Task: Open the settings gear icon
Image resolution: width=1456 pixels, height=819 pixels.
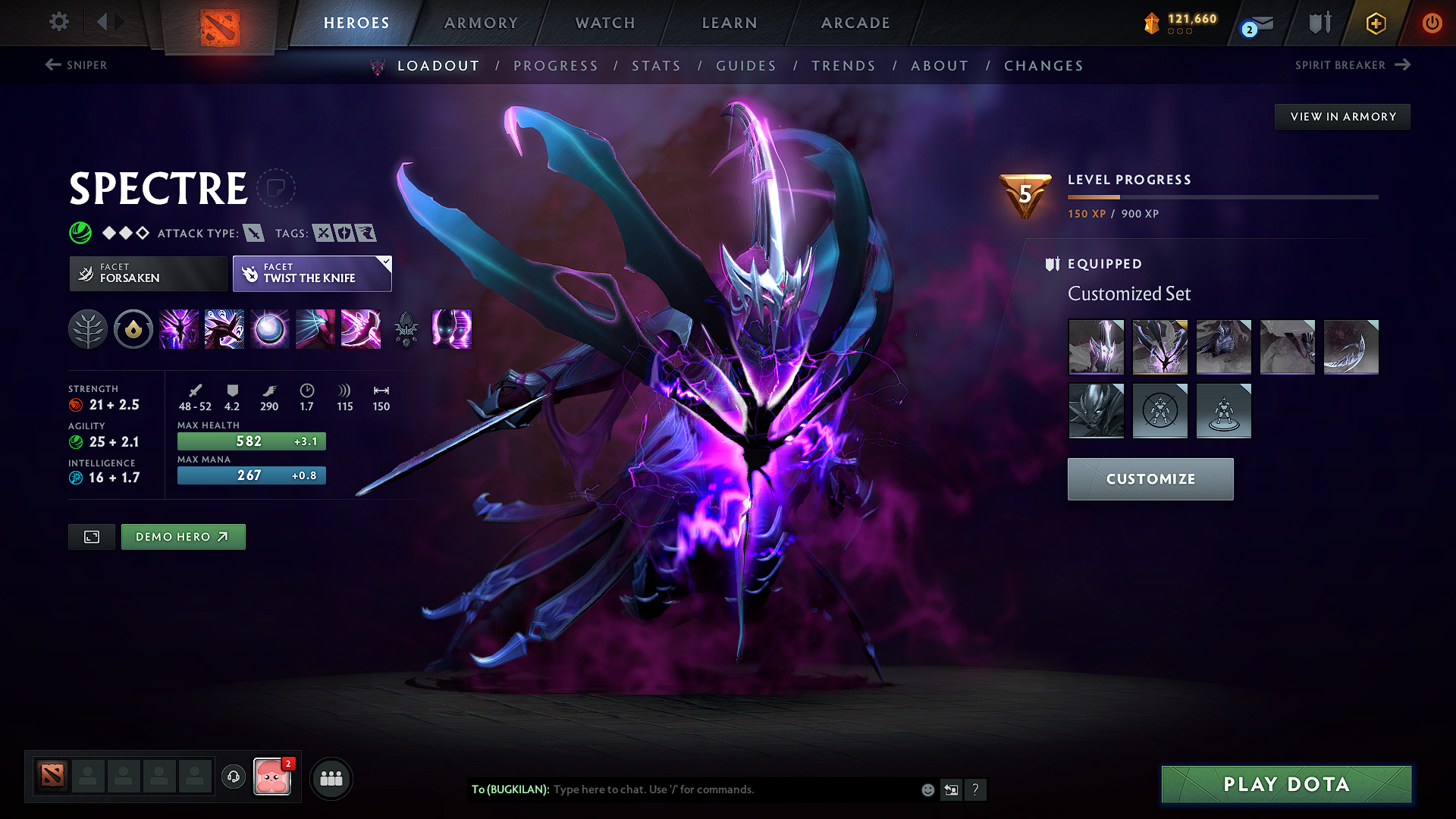Action: 58,22
